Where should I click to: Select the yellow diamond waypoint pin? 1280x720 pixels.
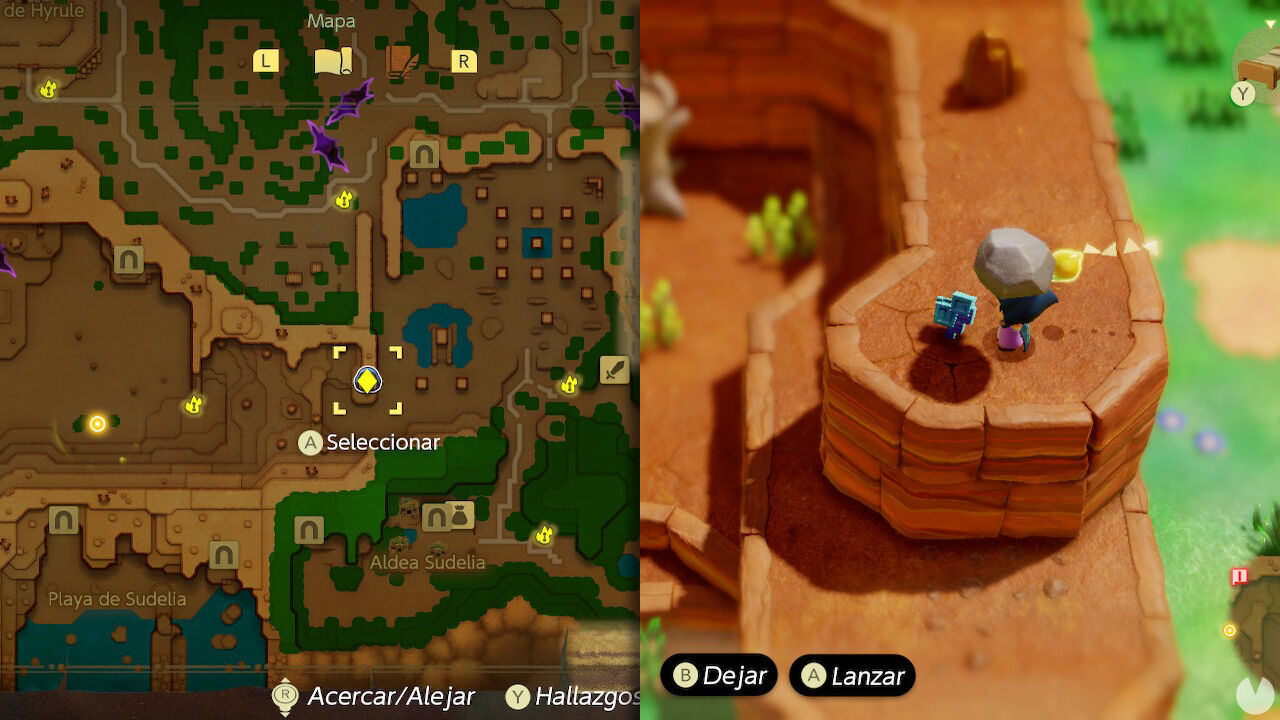(366, 380)
